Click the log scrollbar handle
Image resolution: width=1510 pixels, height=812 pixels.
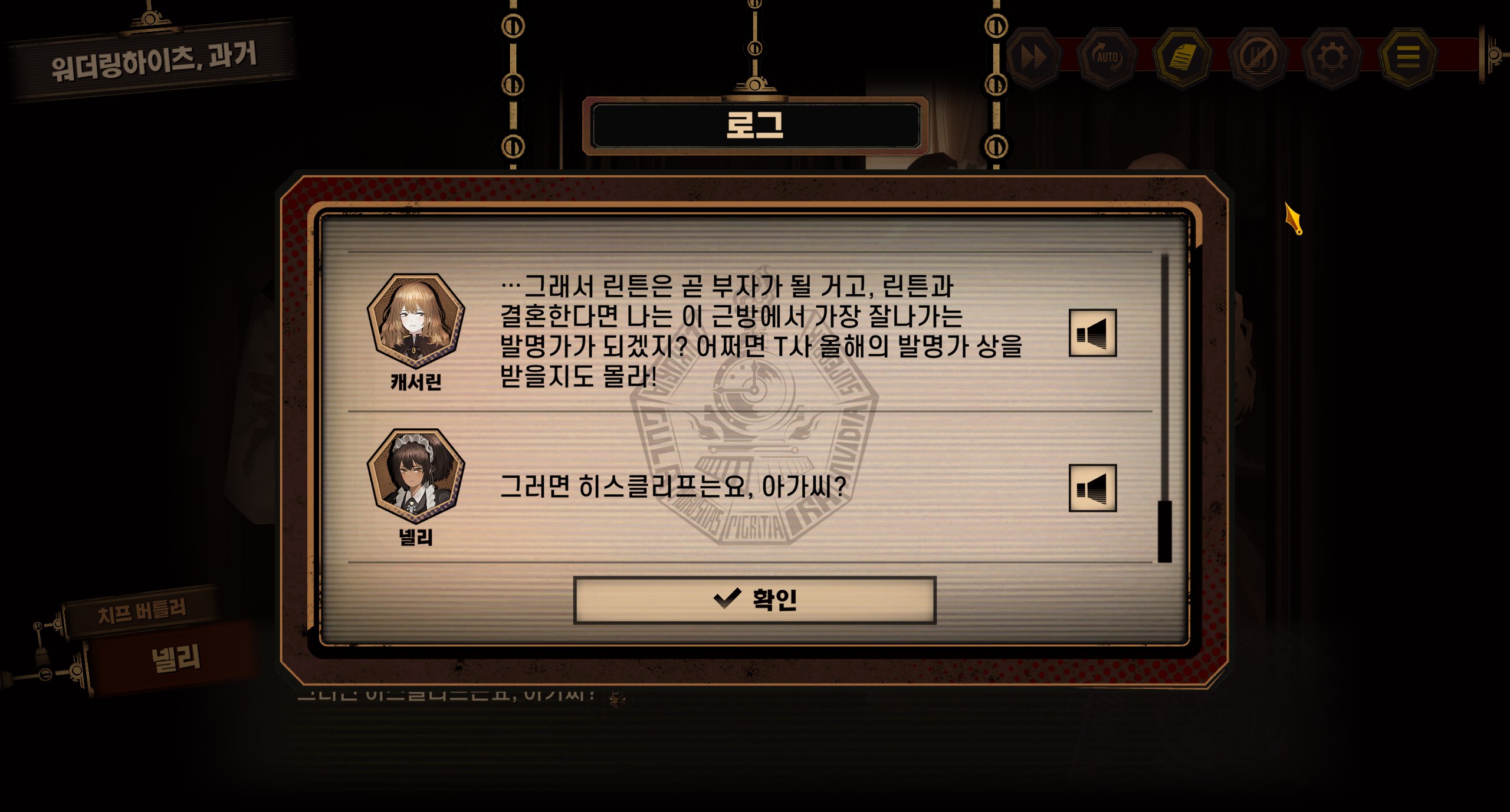point(1164,531)
